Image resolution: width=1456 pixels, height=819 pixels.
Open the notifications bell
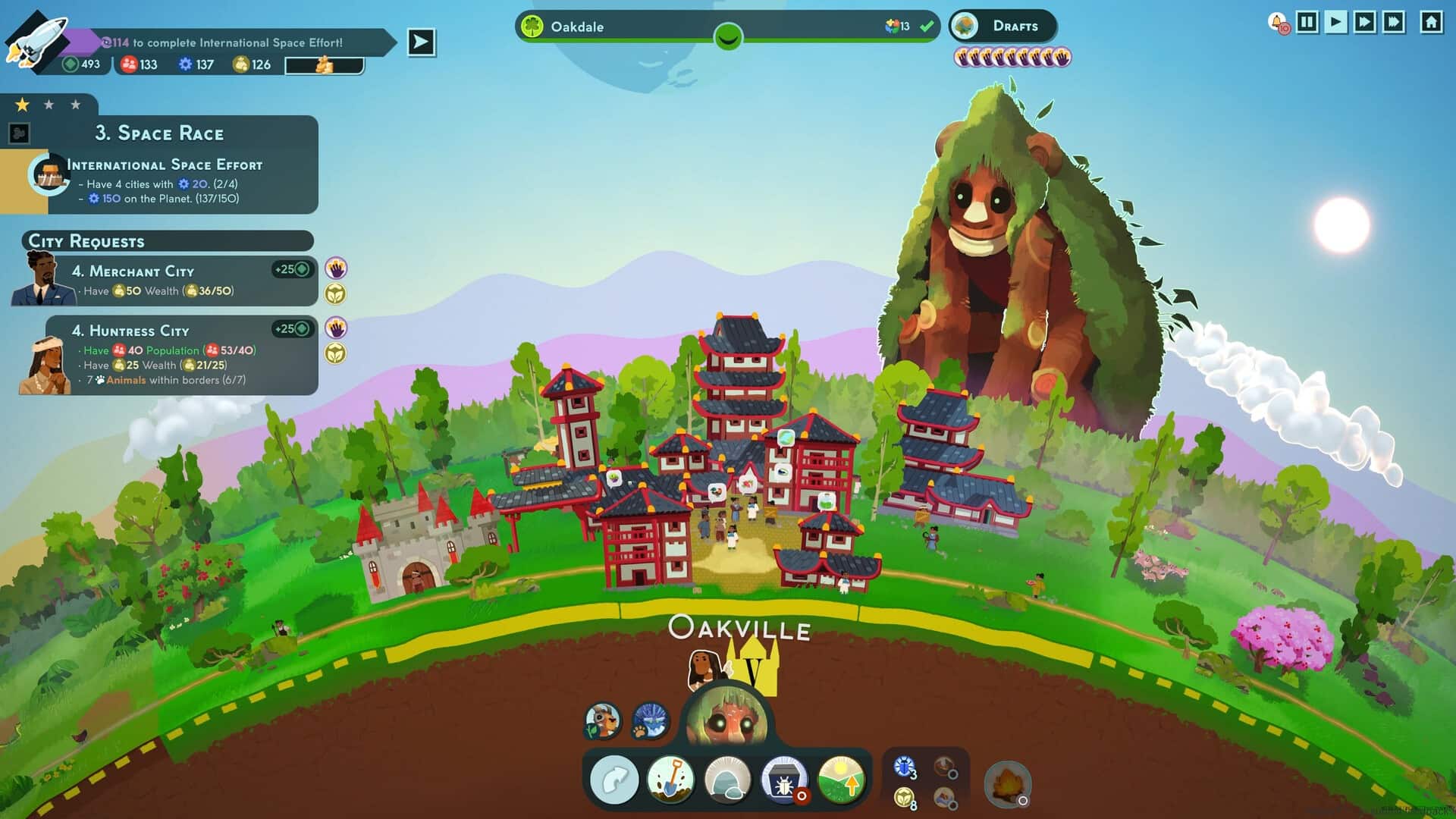coord(1278,23)
